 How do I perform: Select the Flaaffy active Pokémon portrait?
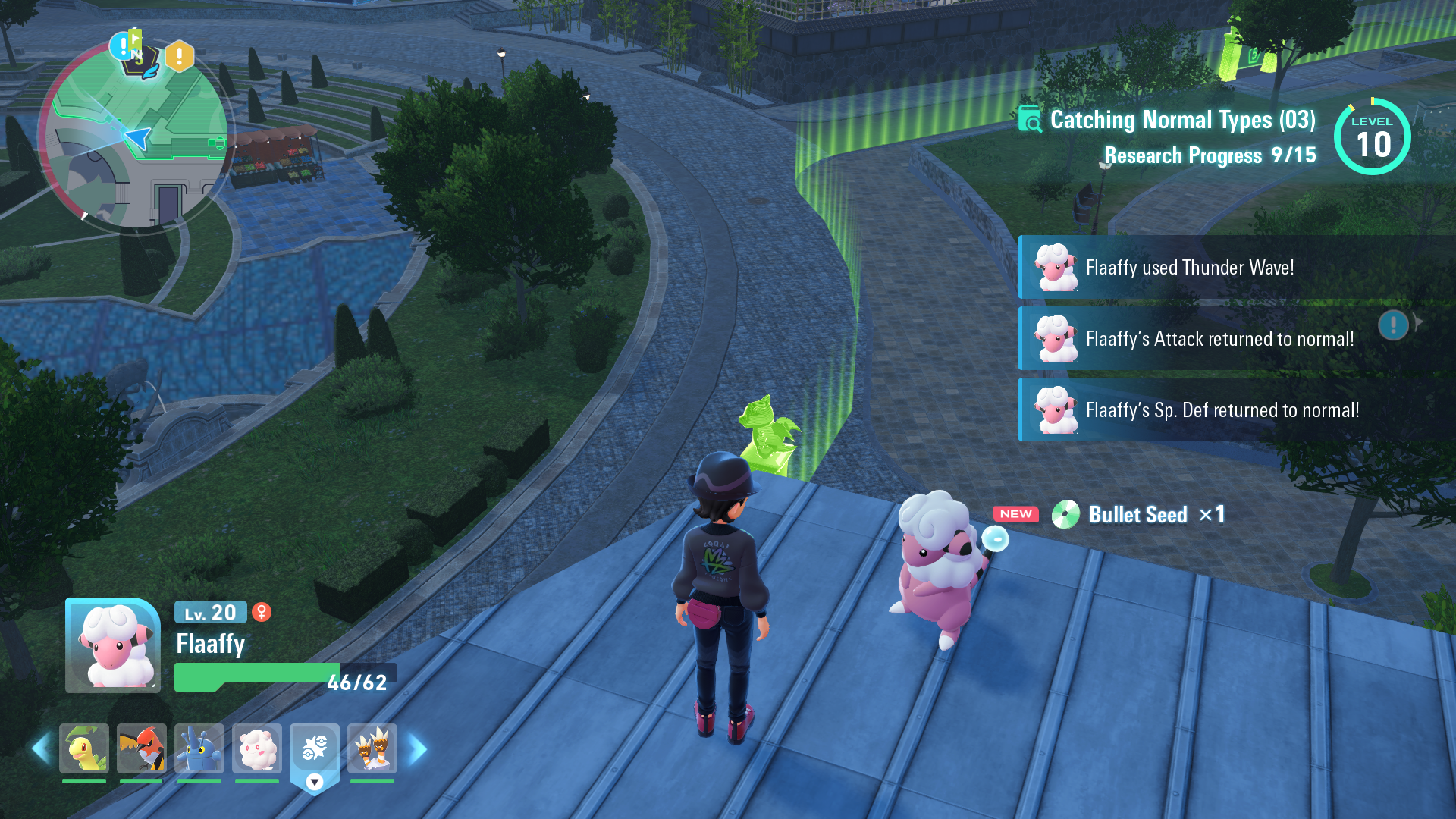tap(113, 646)
